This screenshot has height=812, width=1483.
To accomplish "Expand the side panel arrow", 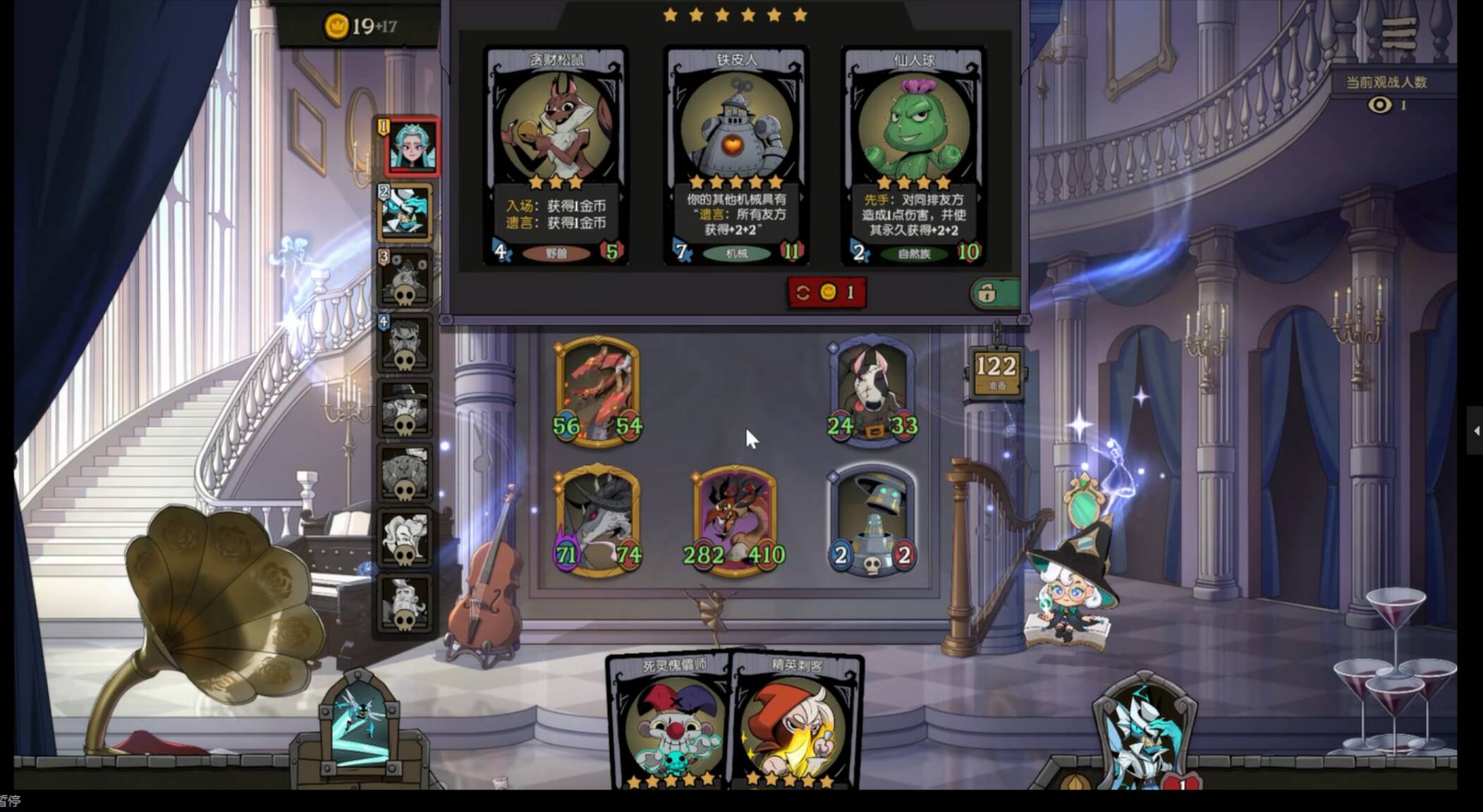I will point(1475,430).
